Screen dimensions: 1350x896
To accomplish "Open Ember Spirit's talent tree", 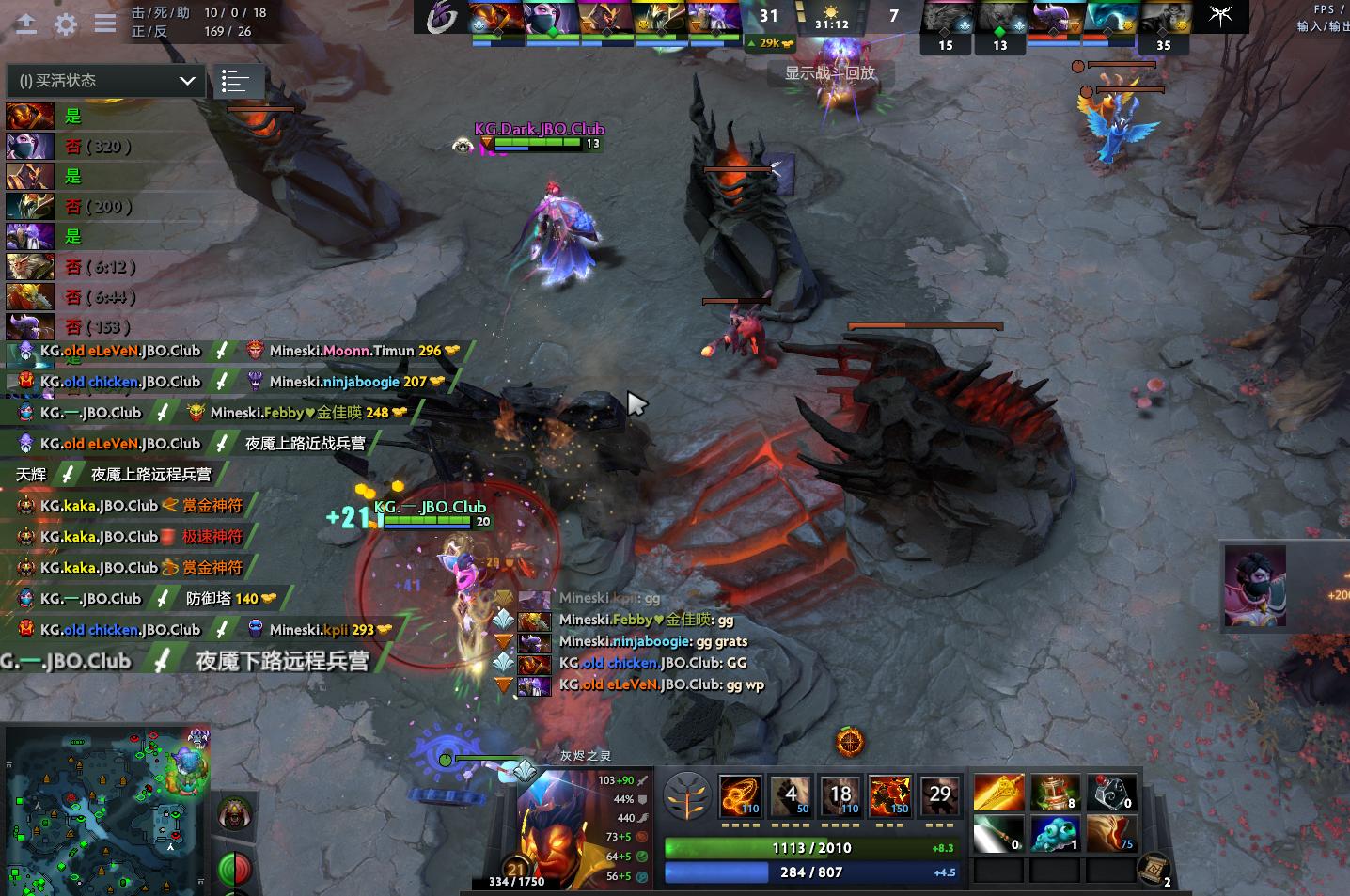I will (689, 795).
